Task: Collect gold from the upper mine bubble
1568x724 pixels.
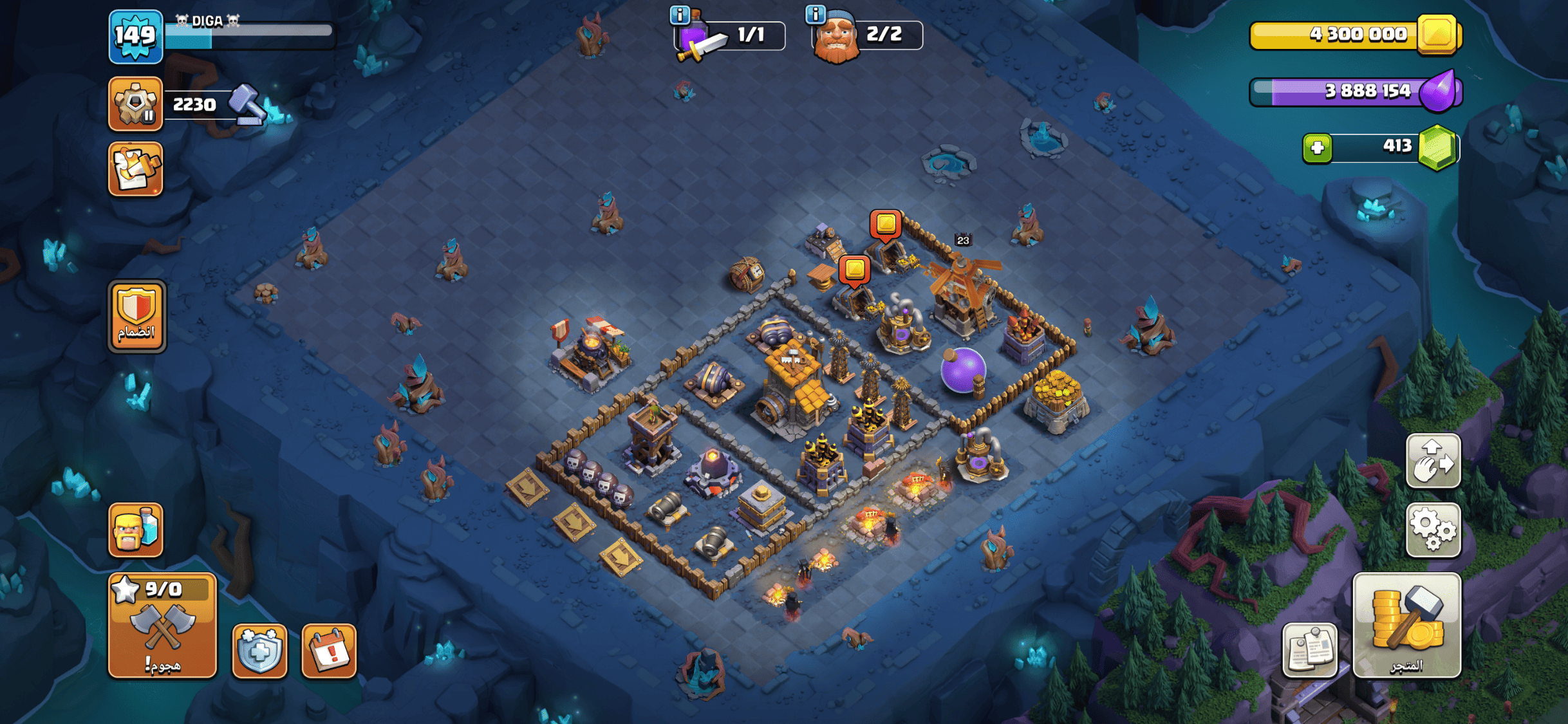Action: [886, 224]
